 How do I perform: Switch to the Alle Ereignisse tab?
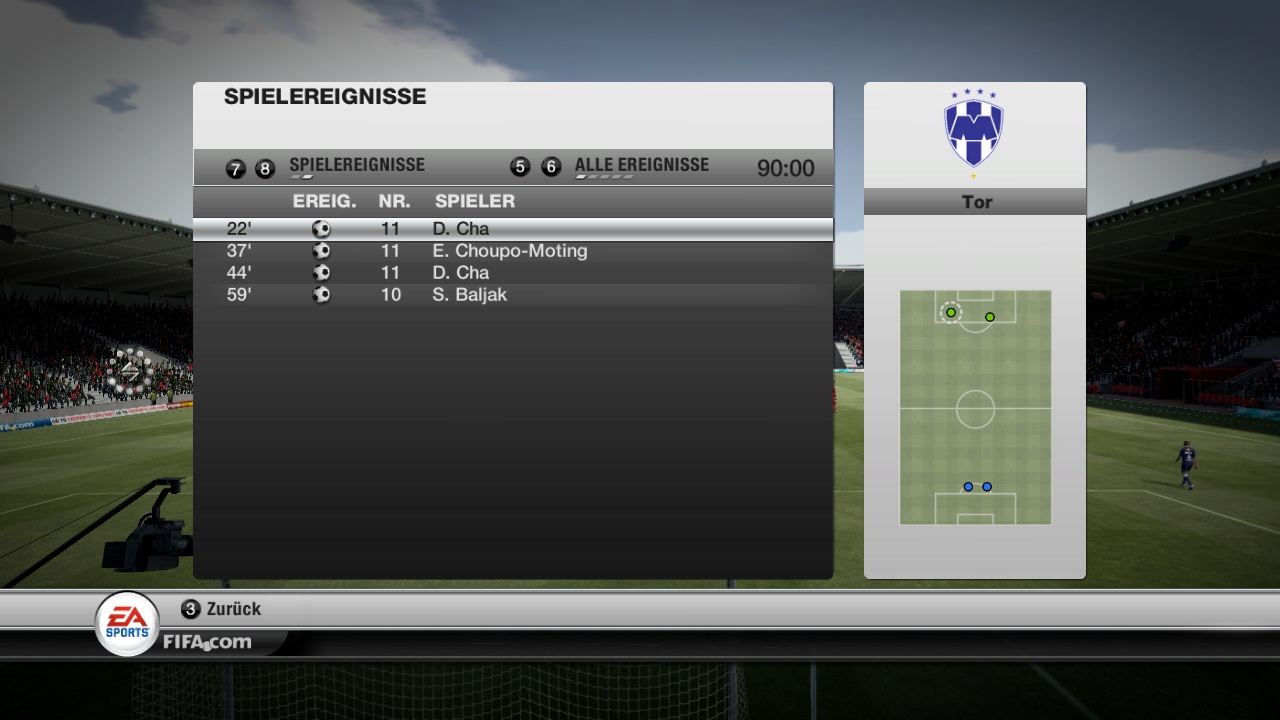tap(641, 166)
